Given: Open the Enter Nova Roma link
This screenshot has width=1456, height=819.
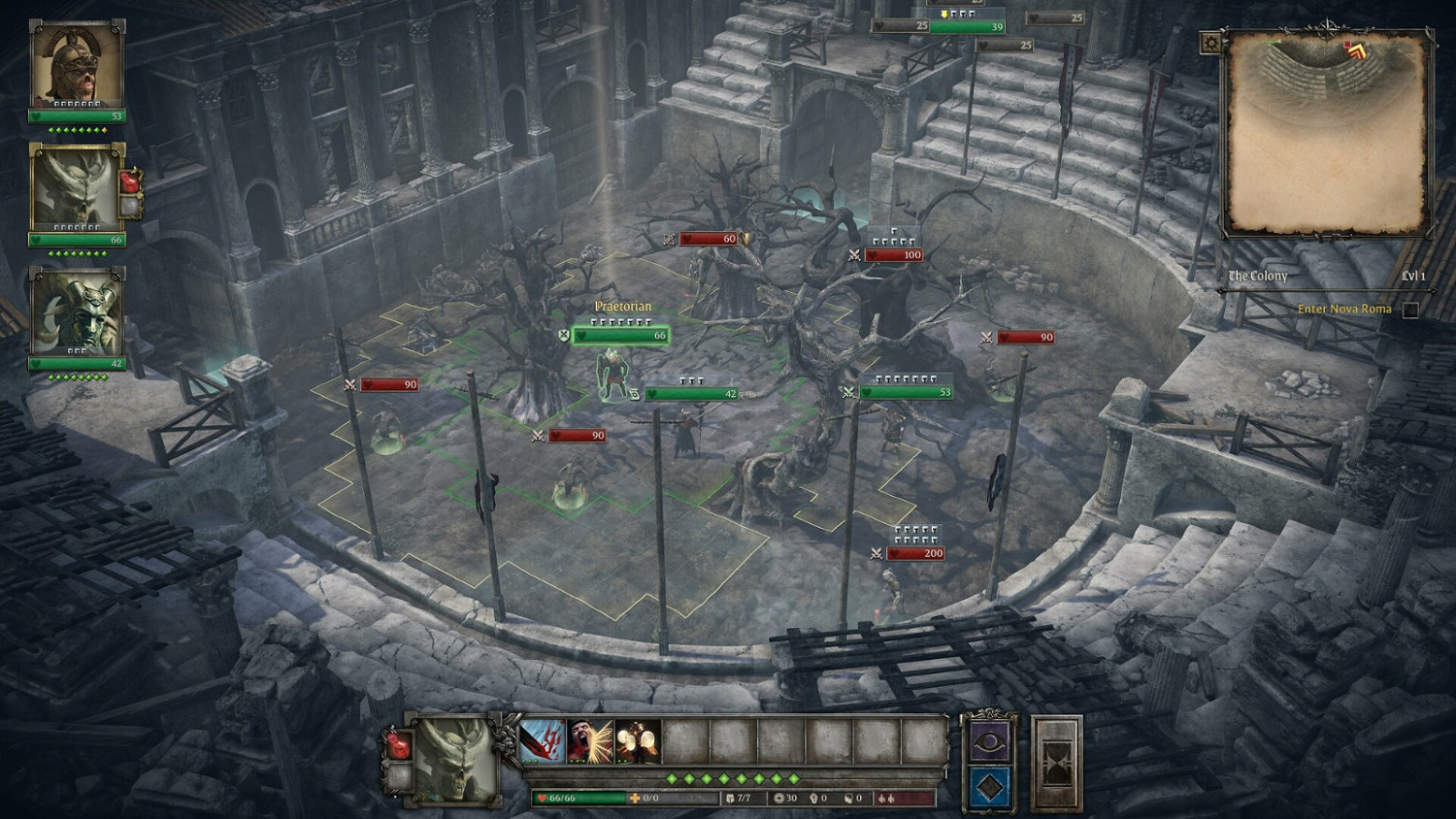Looking at the screenshot, I should coord(1343,309).
